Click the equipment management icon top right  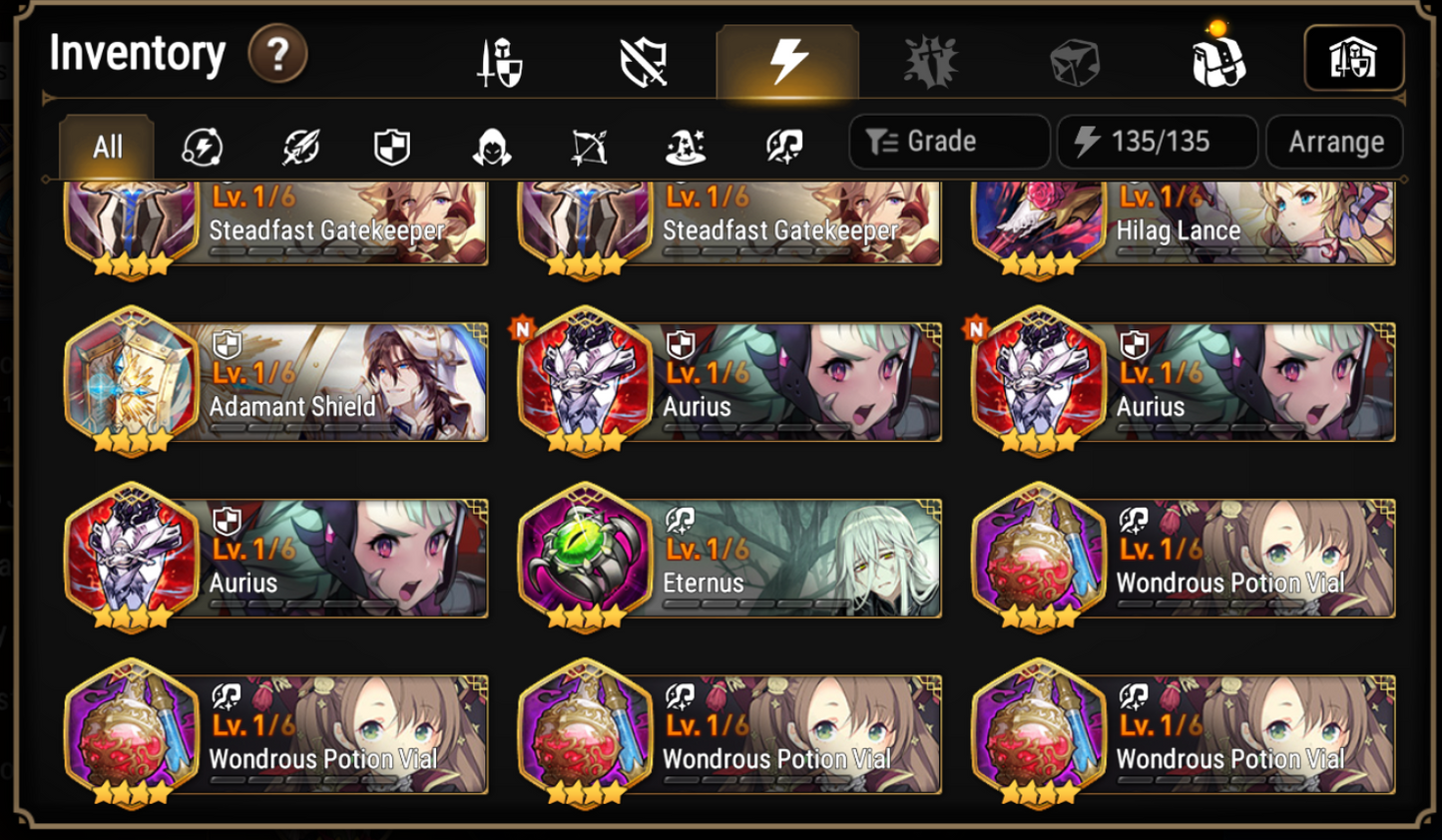[x=1354, y=57]
